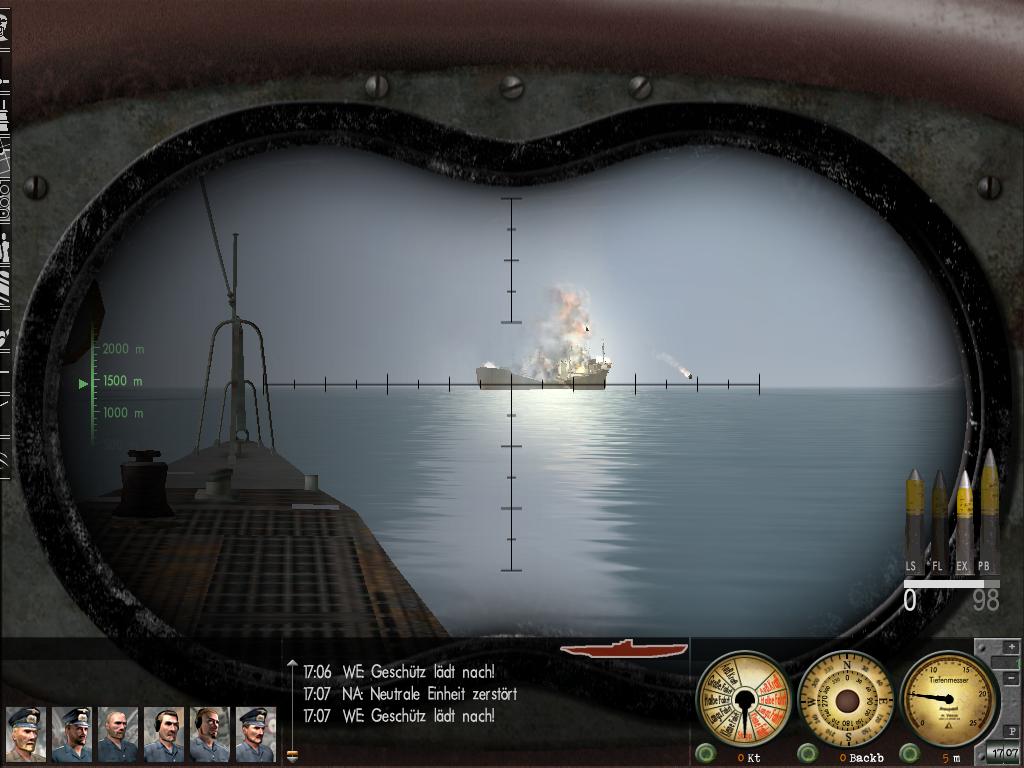Click the engine telegraph speed dial

click(743, 699)
